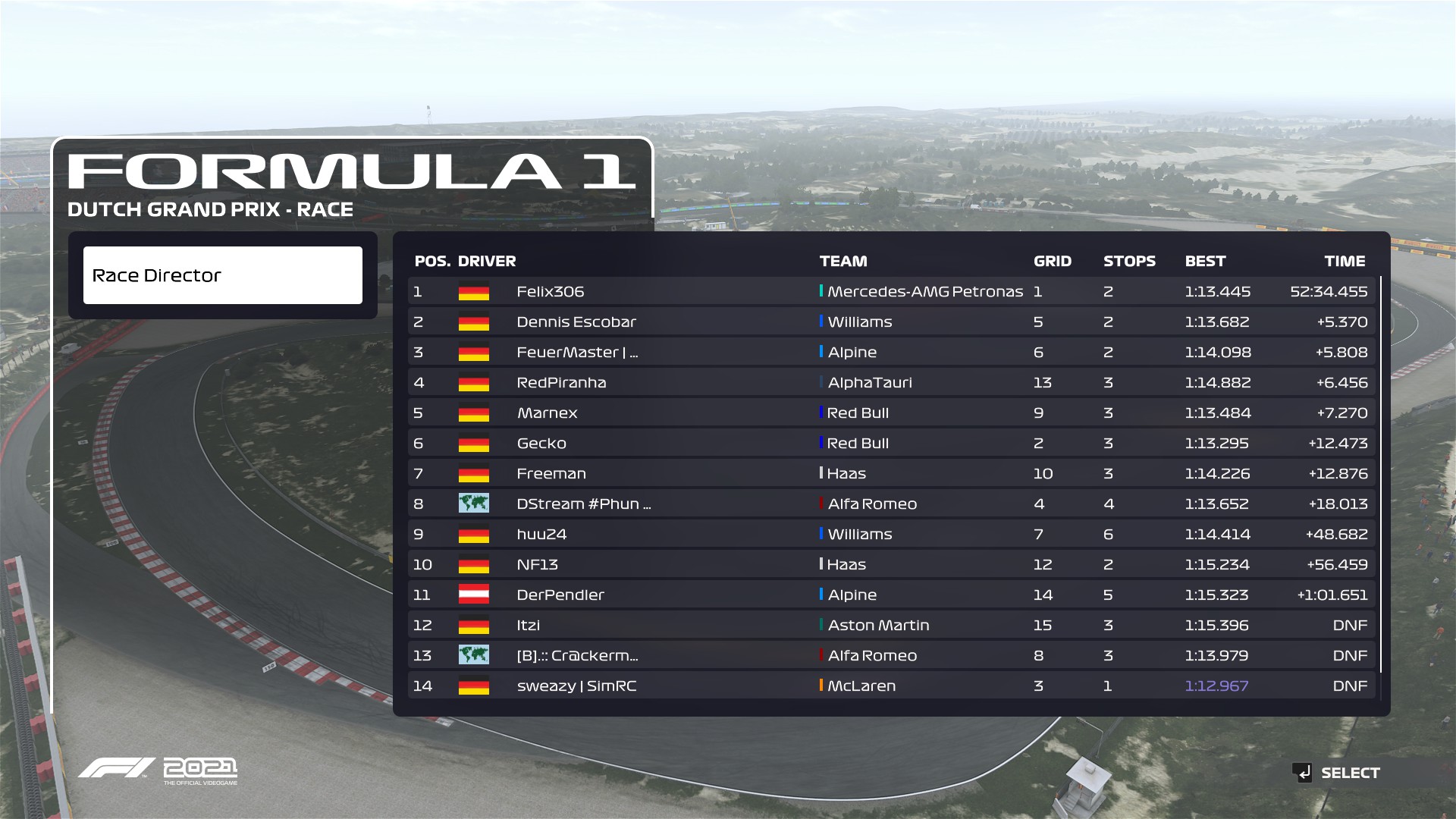This screenshot has width=1456, height=819.
Task: Click the DStream #Phun driver row
Action: (891, 504)
